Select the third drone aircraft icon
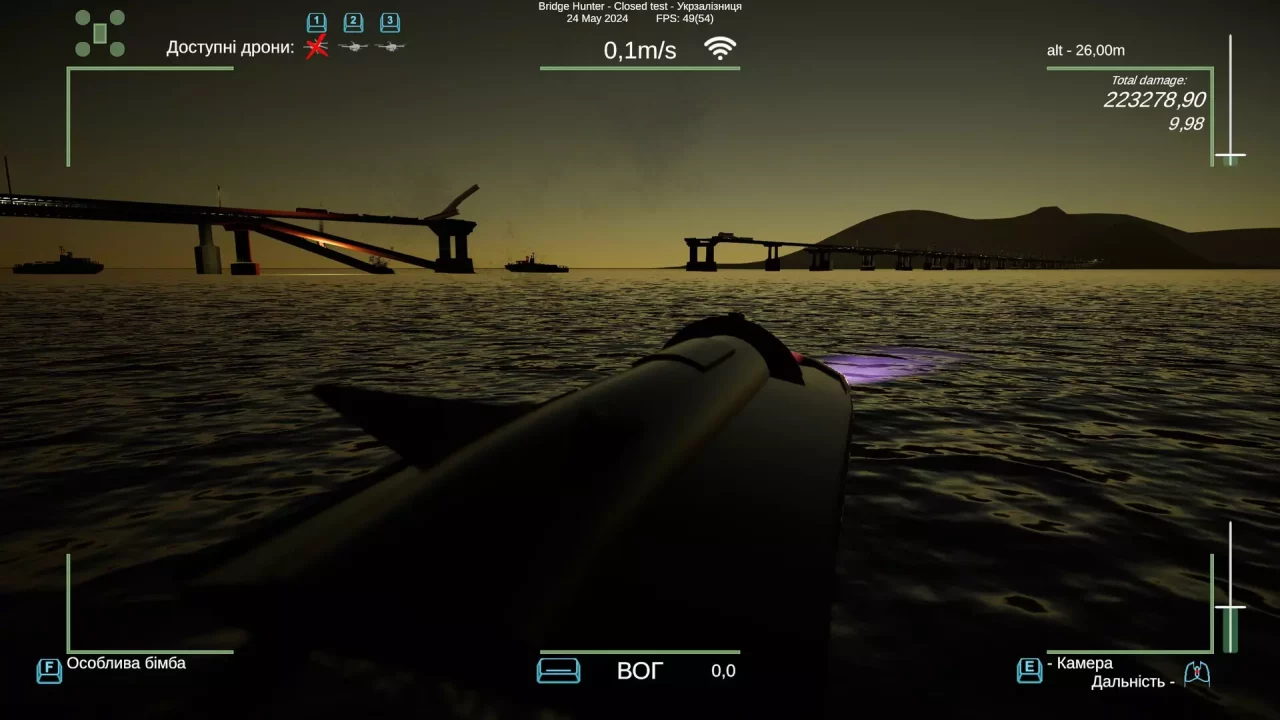1280x720 pixels. 389,46
